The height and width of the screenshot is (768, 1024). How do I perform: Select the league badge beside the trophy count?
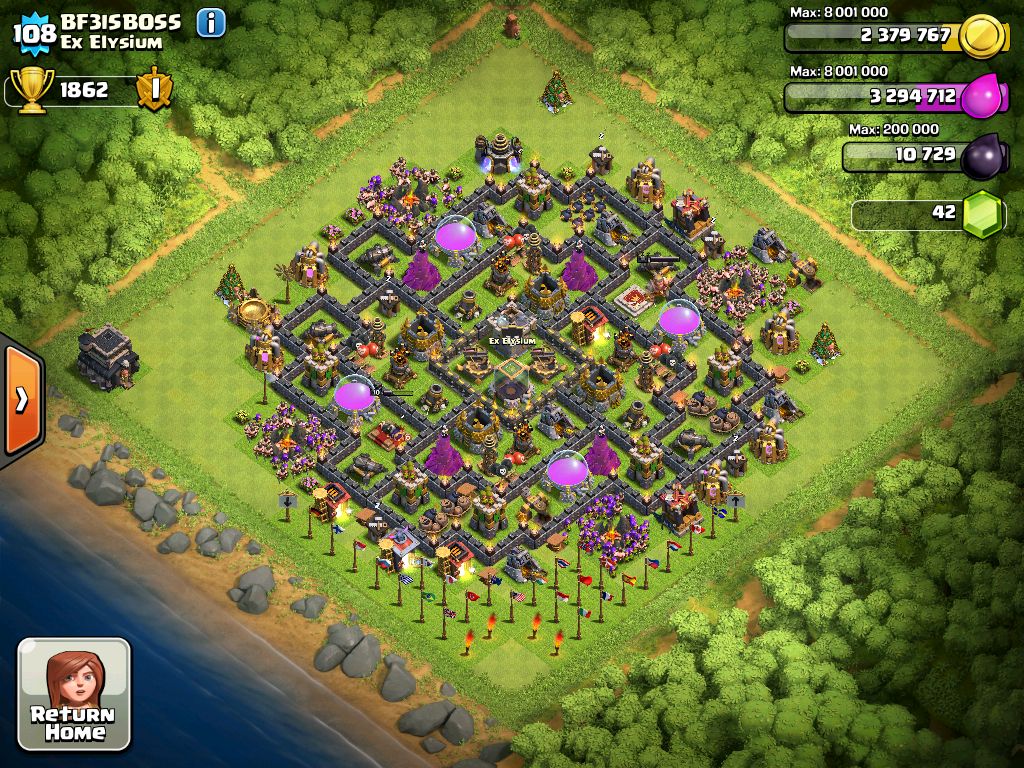tap(154, 89)
